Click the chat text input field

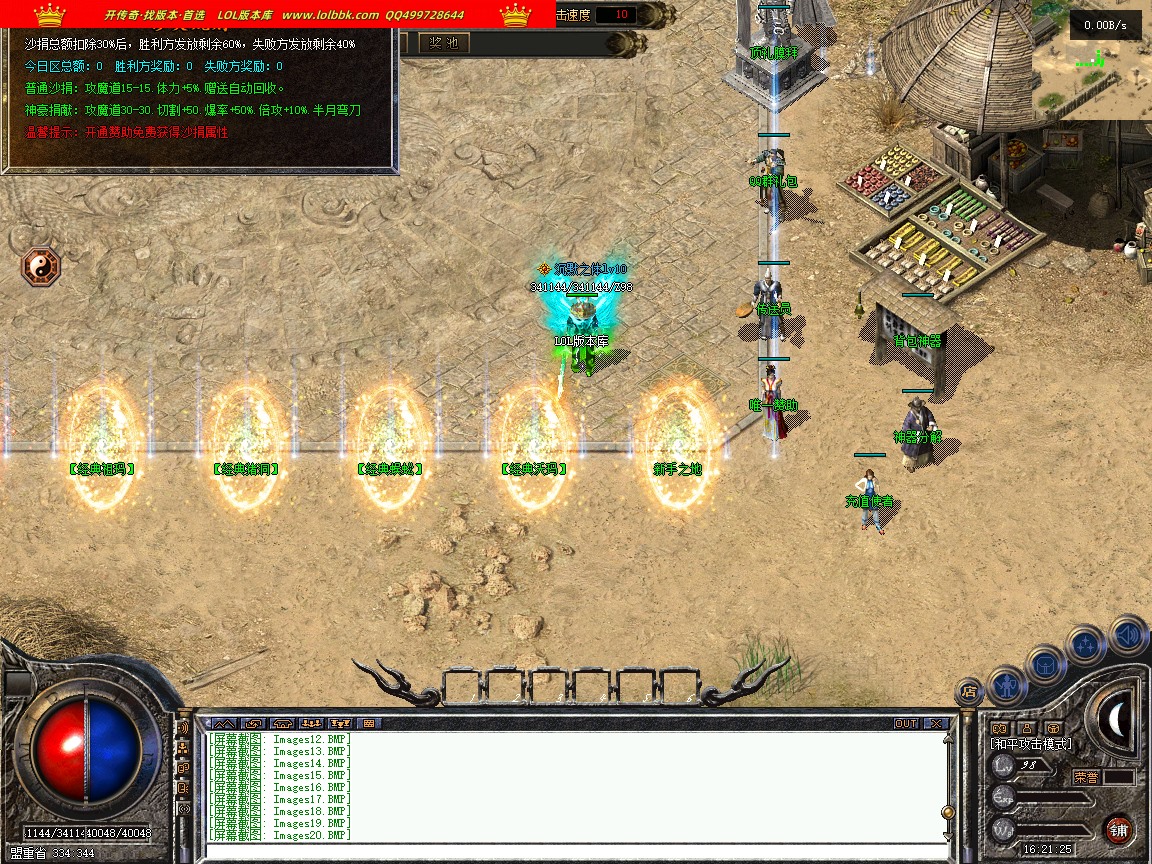570,851
